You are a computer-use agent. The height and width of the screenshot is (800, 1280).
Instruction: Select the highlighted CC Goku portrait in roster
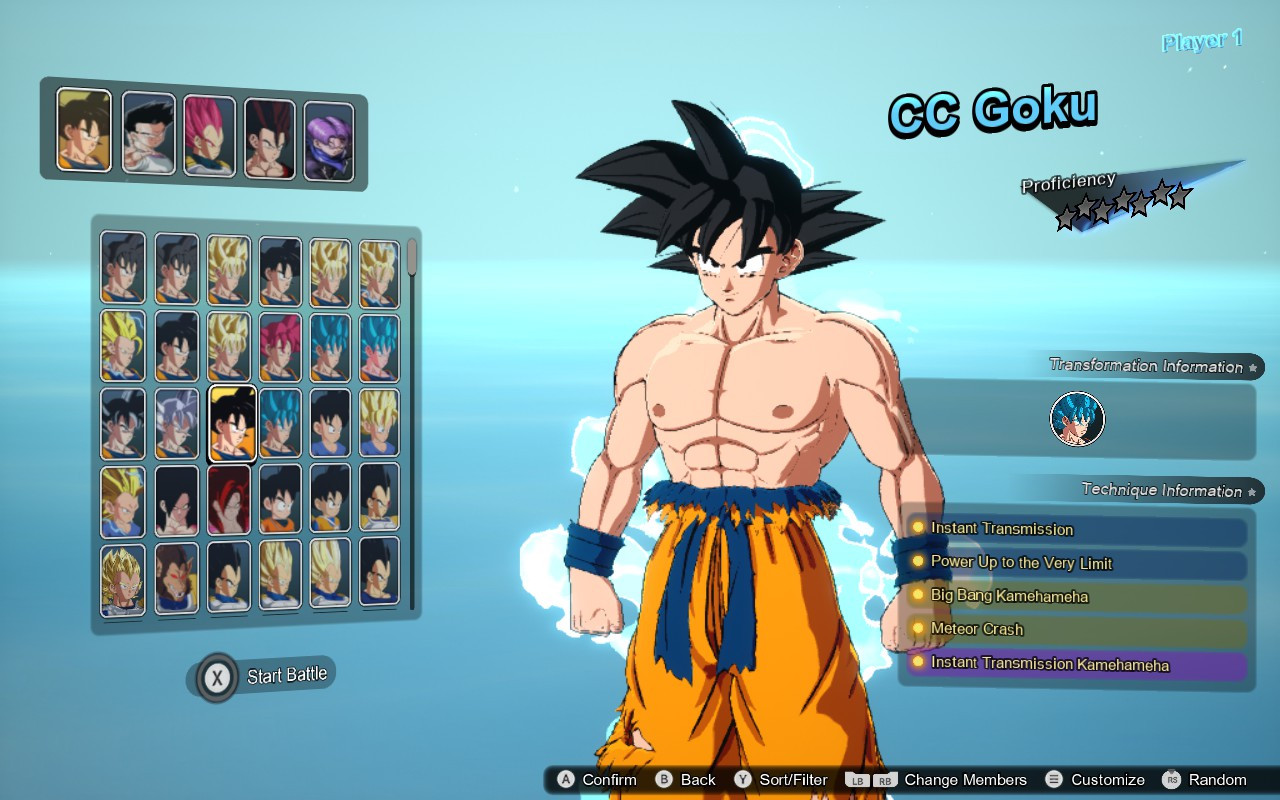coord(232,423)
